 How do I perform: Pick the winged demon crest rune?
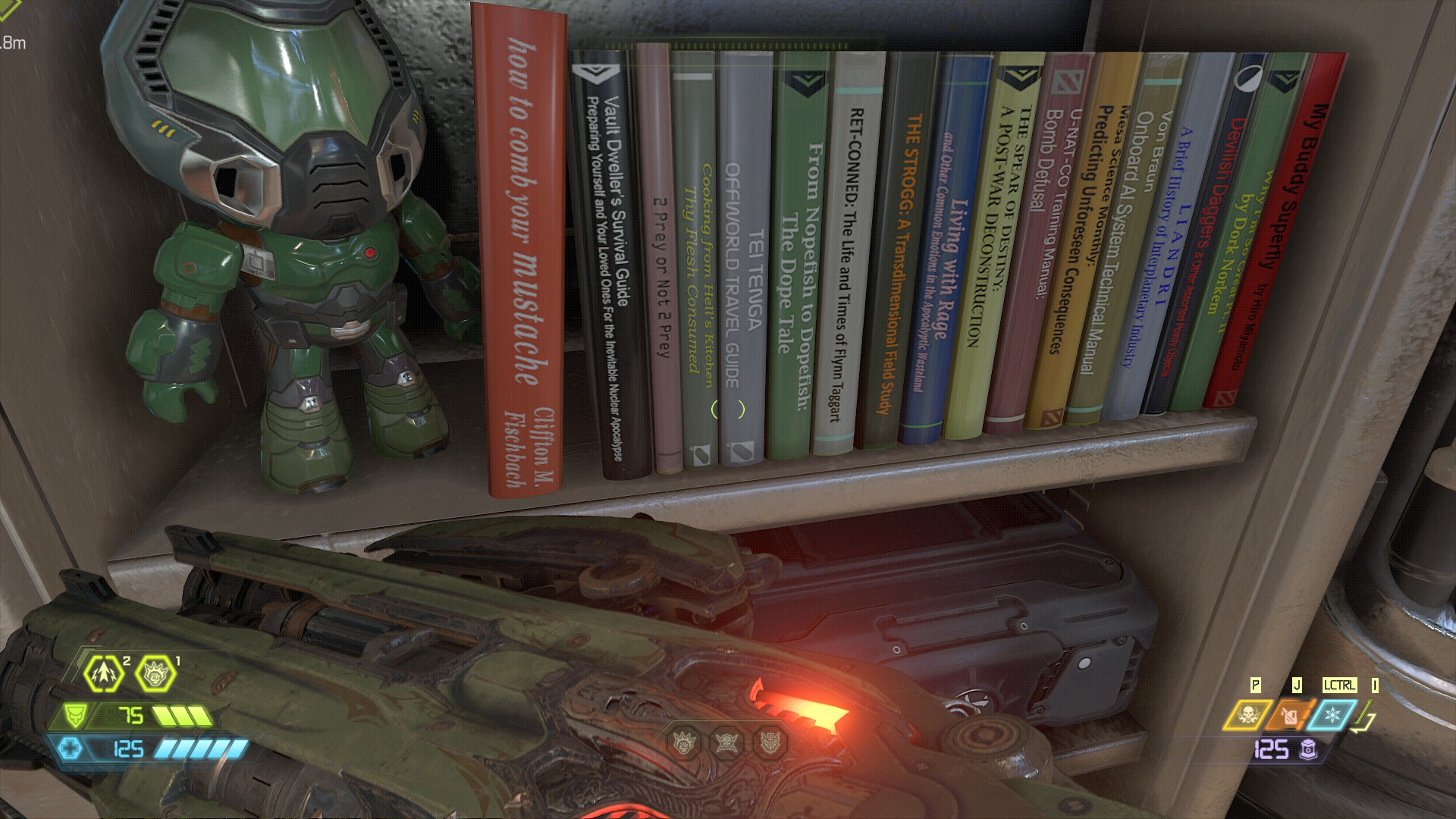(x=771, y=741)
